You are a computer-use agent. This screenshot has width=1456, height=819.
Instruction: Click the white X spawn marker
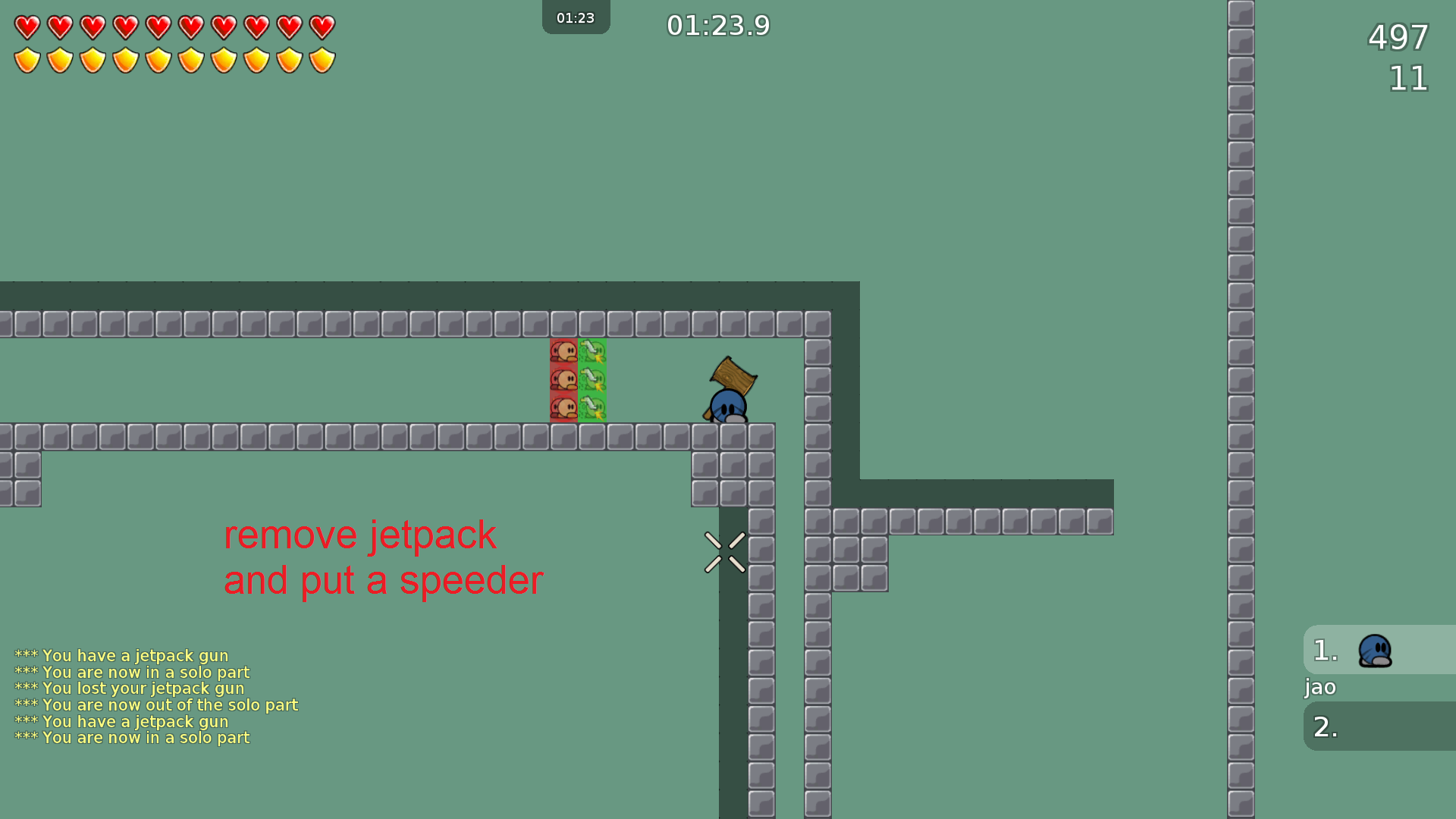[725, 551]
